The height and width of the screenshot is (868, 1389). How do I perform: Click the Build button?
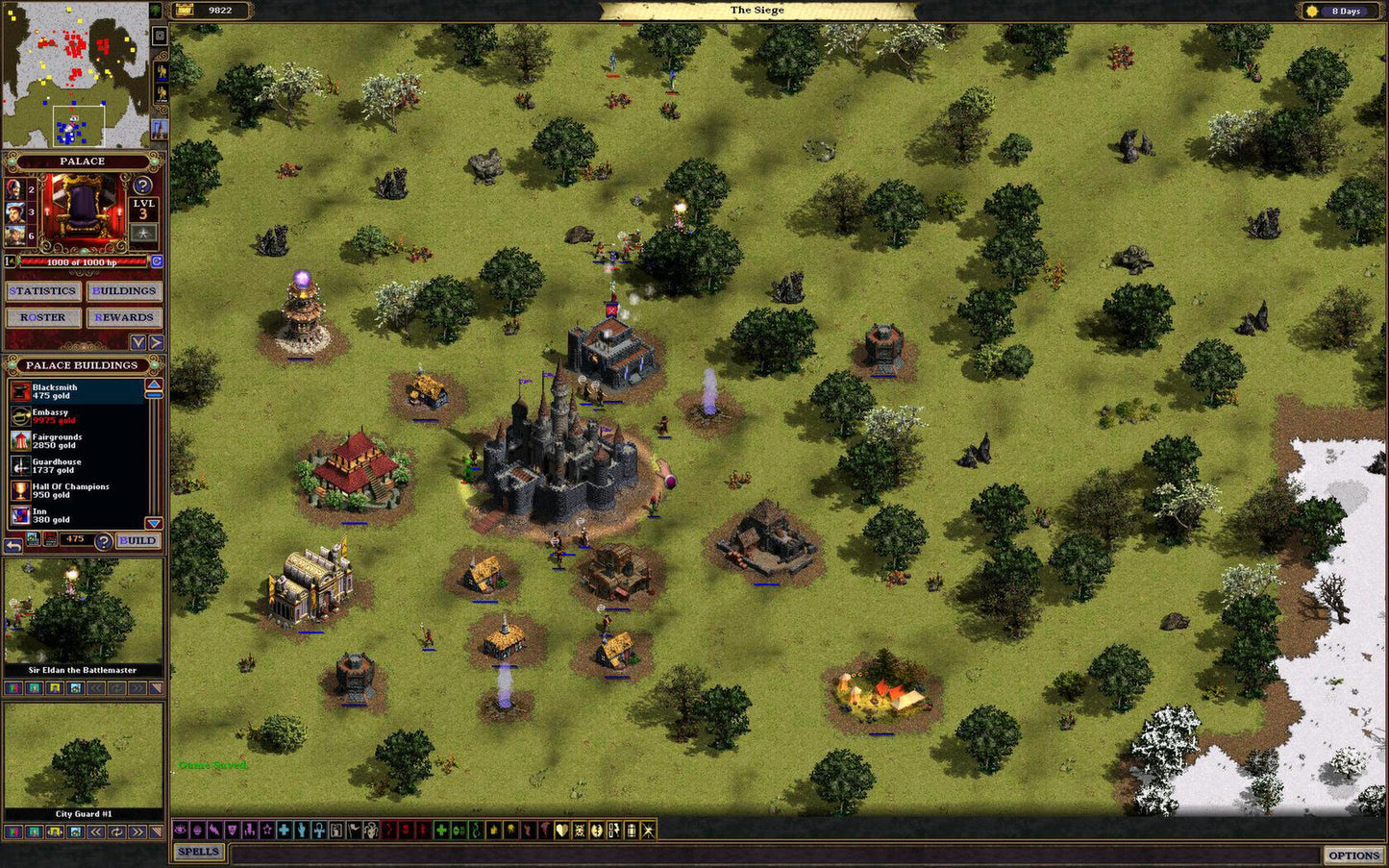(x=137, y=541)
